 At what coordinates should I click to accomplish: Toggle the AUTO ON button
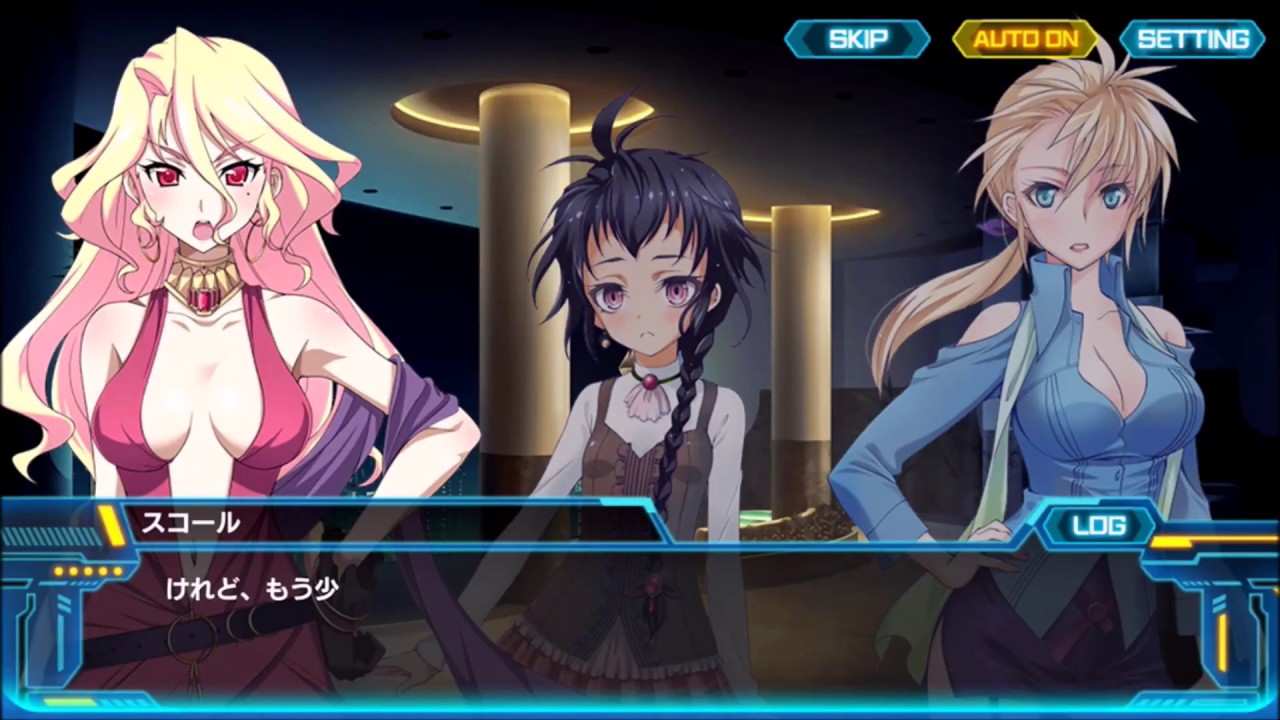tap(1026, 39)
